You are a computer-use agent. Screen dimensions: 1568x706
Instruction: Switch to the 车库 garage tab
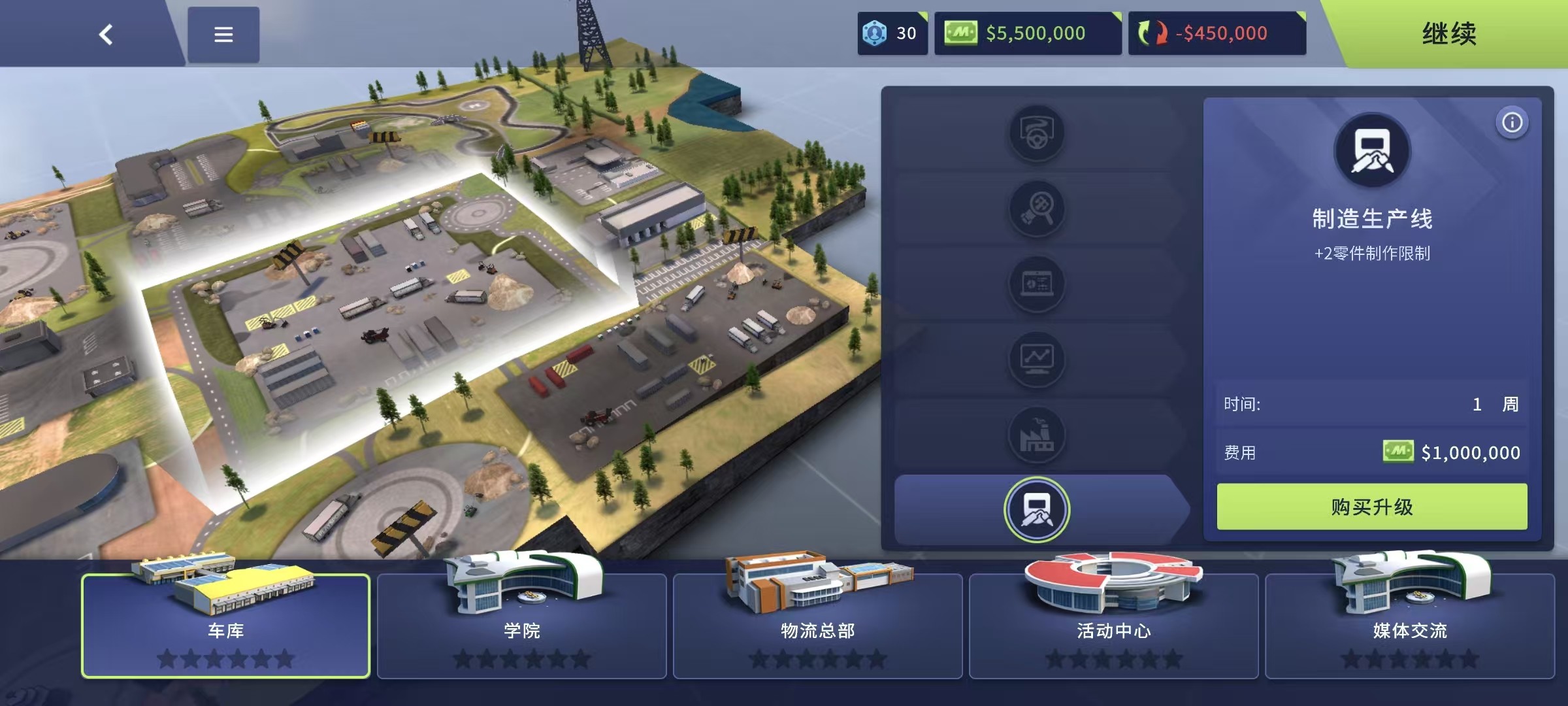tap(225, 626)
